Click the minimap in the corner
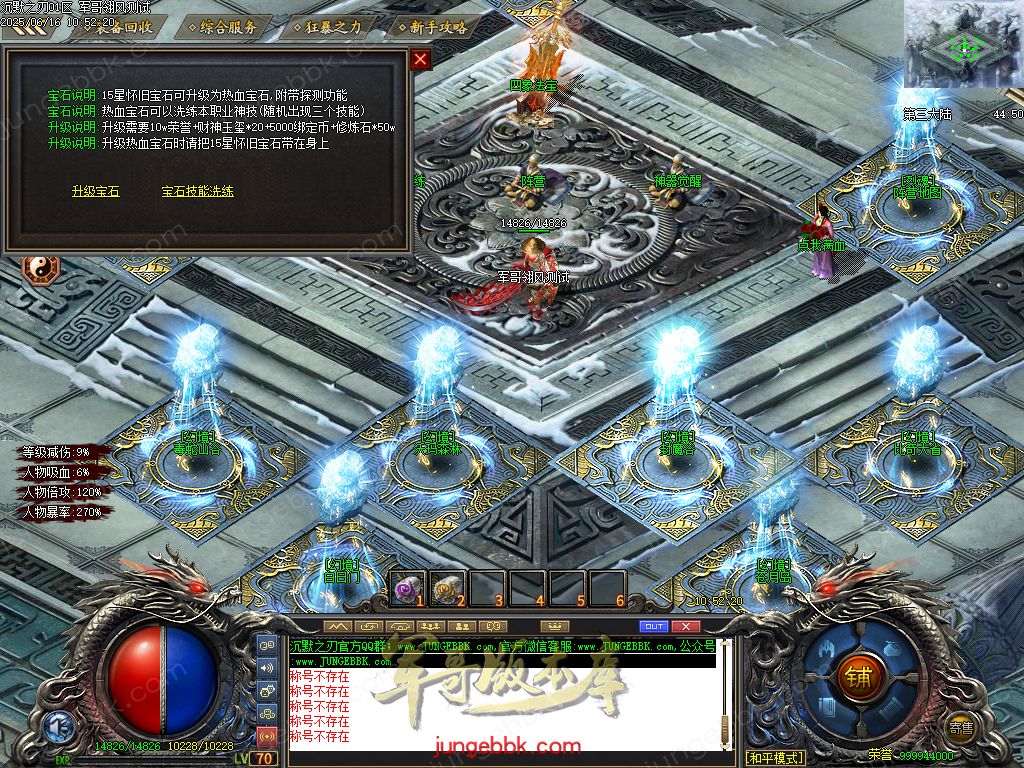 point(963,45)
